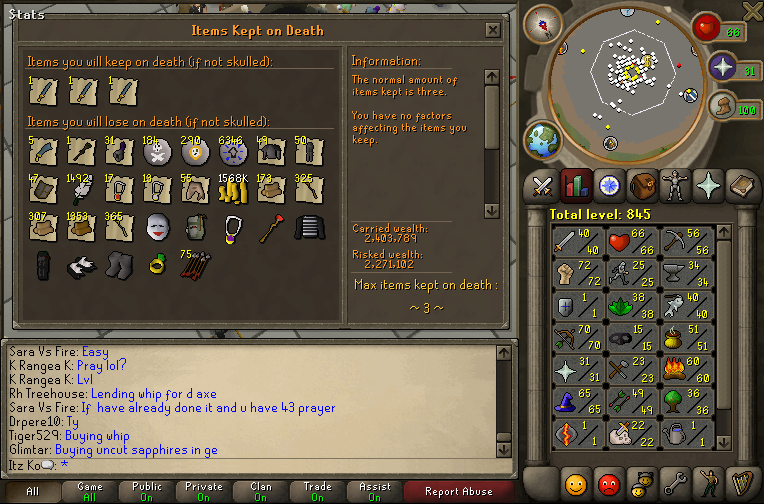Click the green emerald ring item

pyautogui.click(x=157, y=266)
